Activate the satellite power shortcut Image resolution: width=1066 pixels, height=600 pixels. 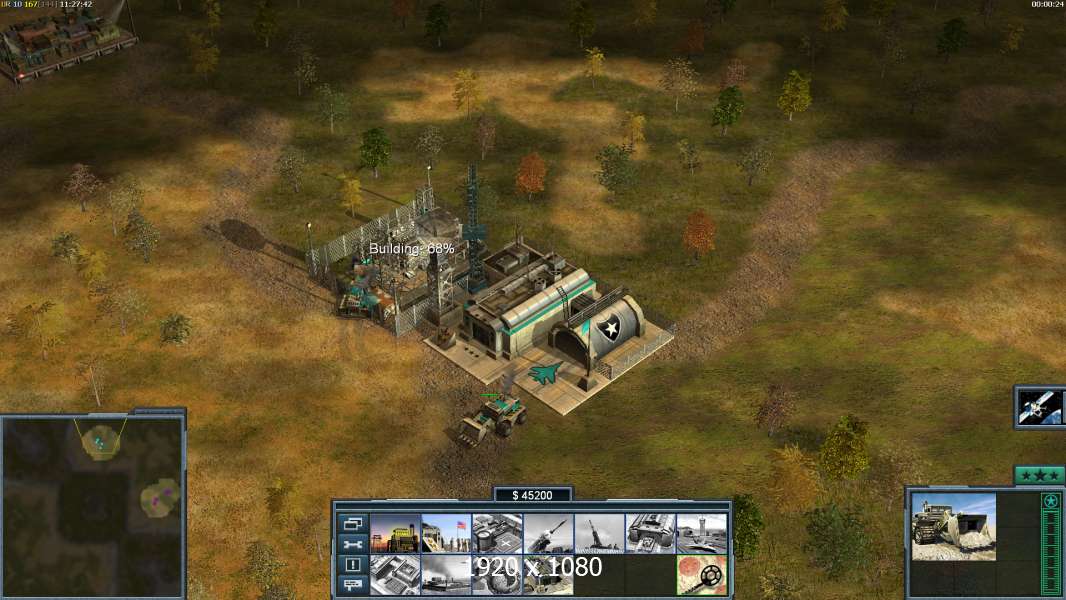pos(1040,407)
